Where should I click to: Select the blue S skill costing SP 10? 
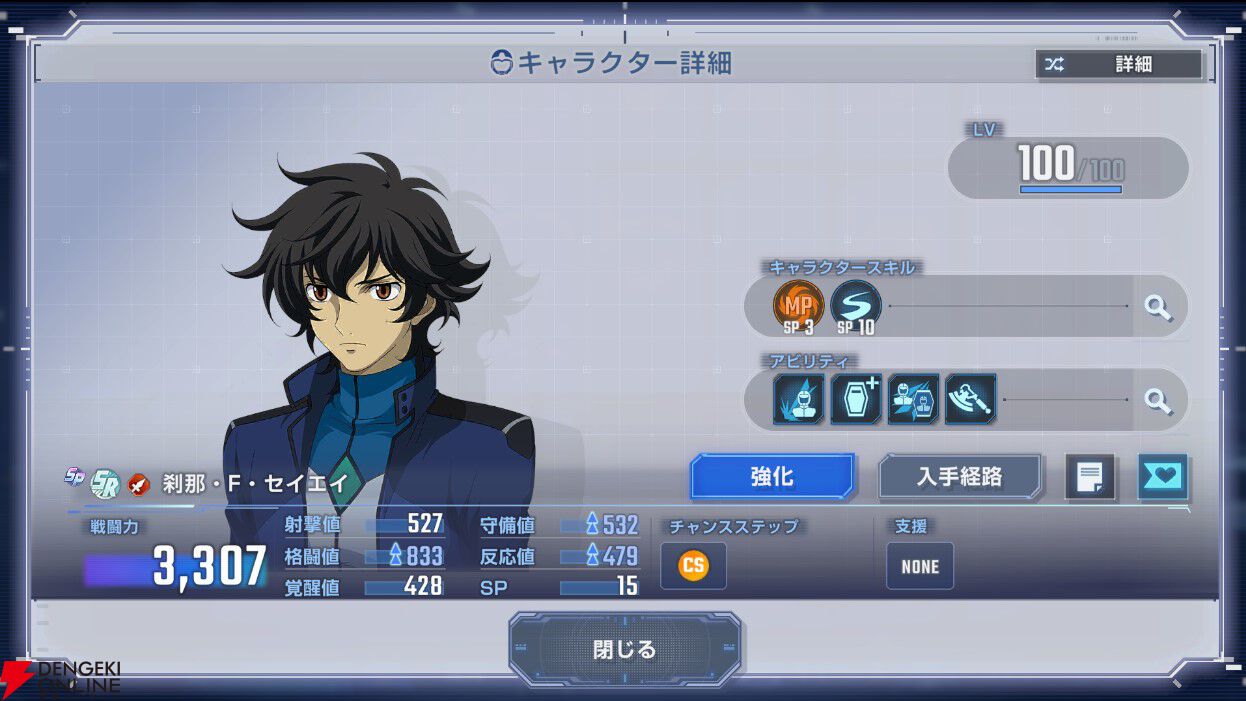pos(856,304)
